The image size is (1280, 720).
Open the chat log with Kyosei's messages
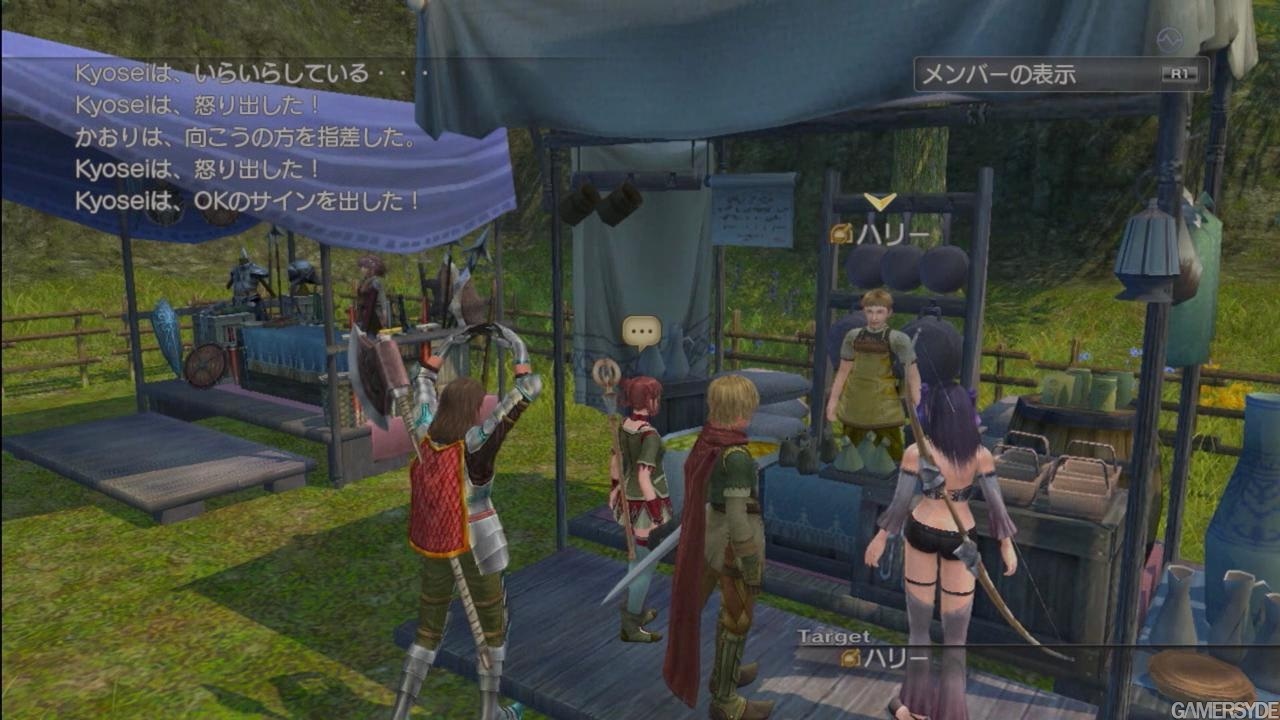pyautogui.click(x=248, y=137)
